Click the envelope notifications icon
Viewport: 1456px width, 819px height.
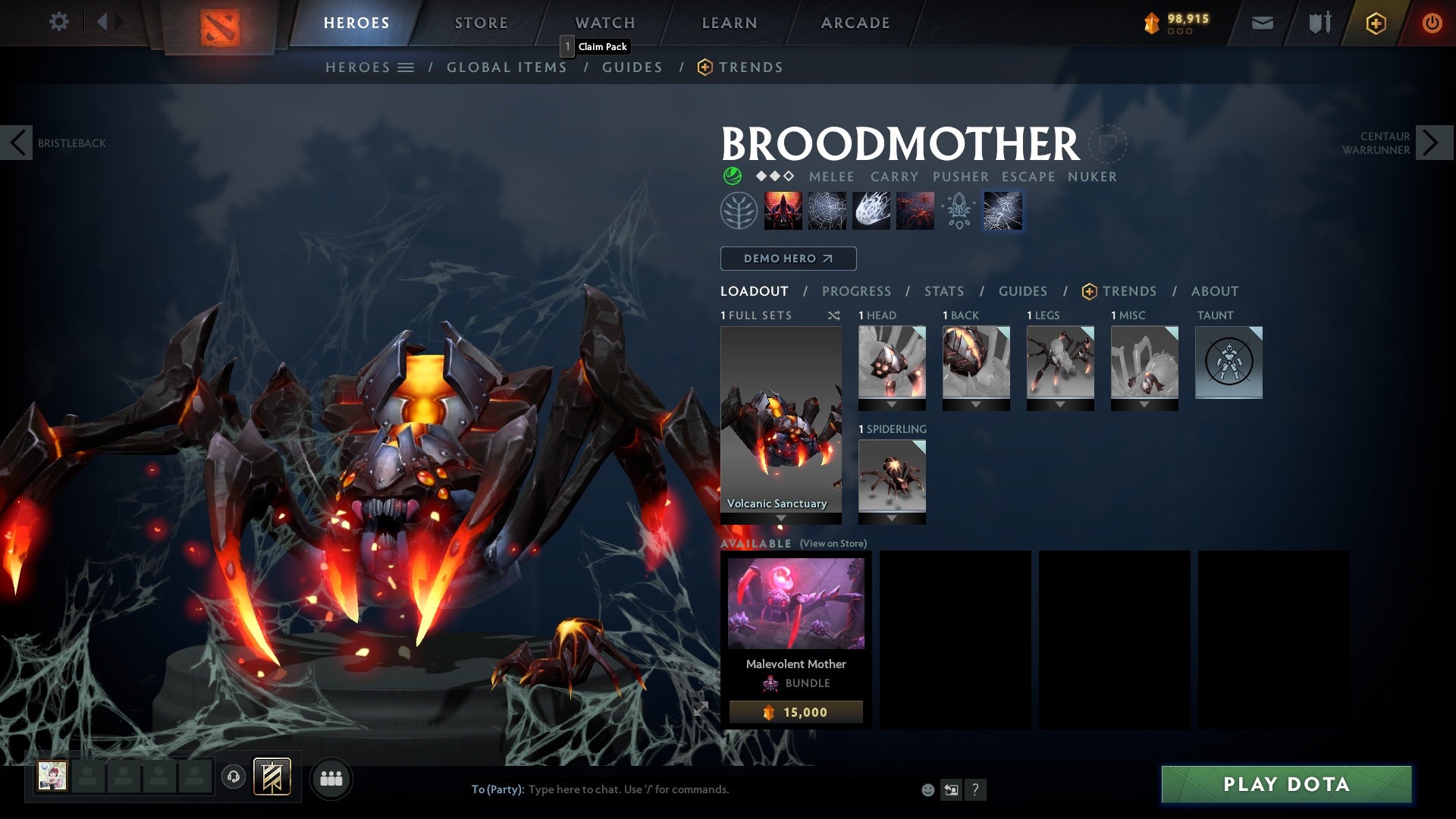[1261, 22]
